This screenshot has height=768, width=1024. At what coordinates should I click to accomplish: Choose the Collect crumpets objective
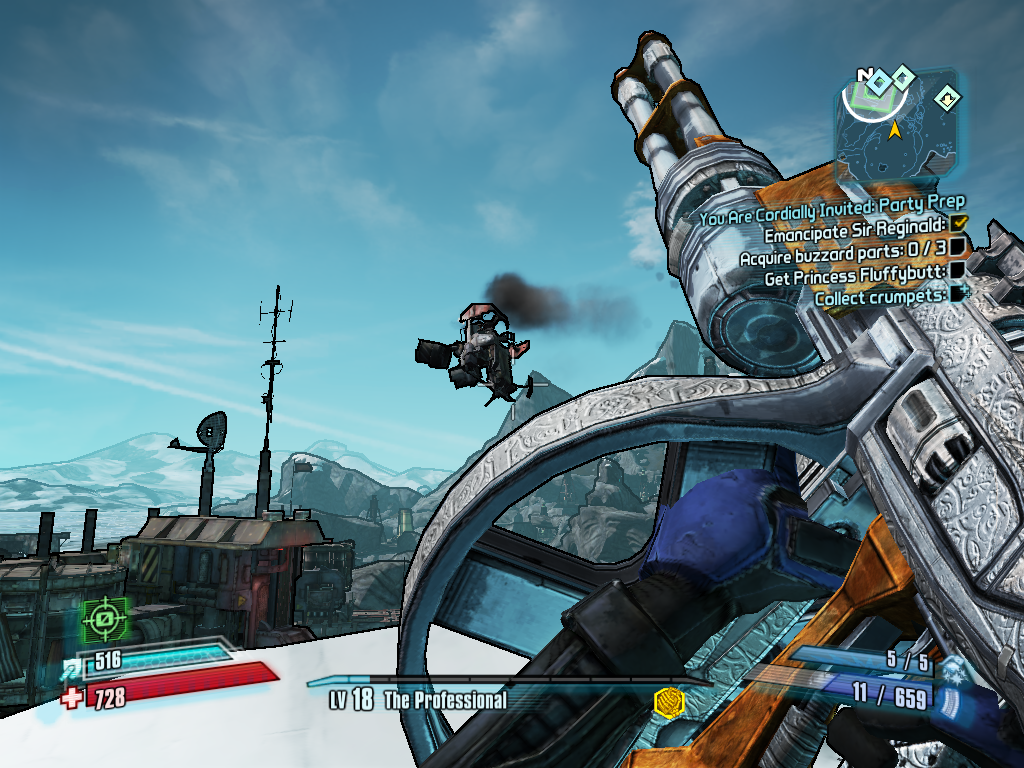(882, 297)
